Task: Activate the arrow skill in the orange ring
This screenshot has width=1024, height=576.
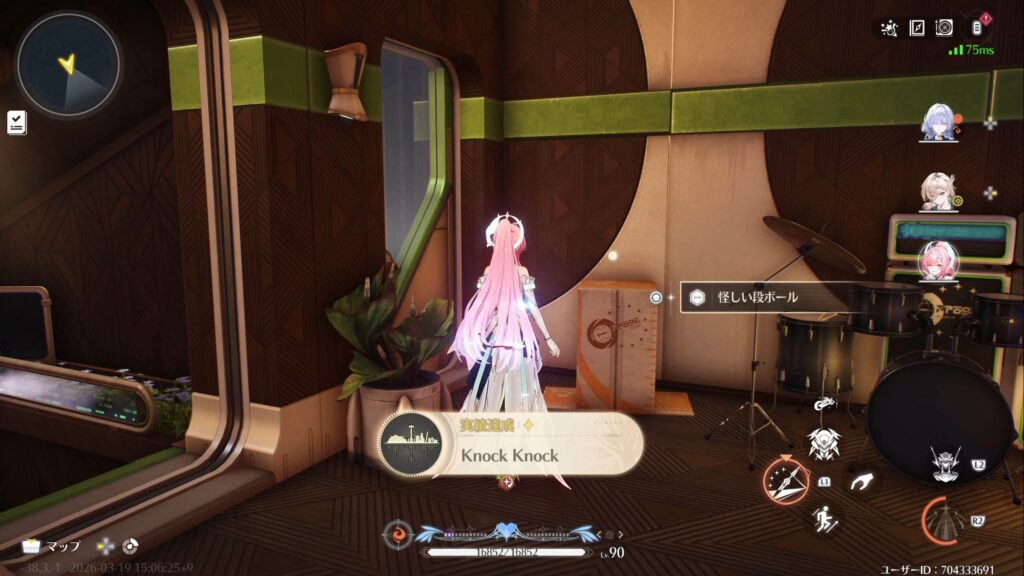Action: pyautogui.click(x=787, y=481)
